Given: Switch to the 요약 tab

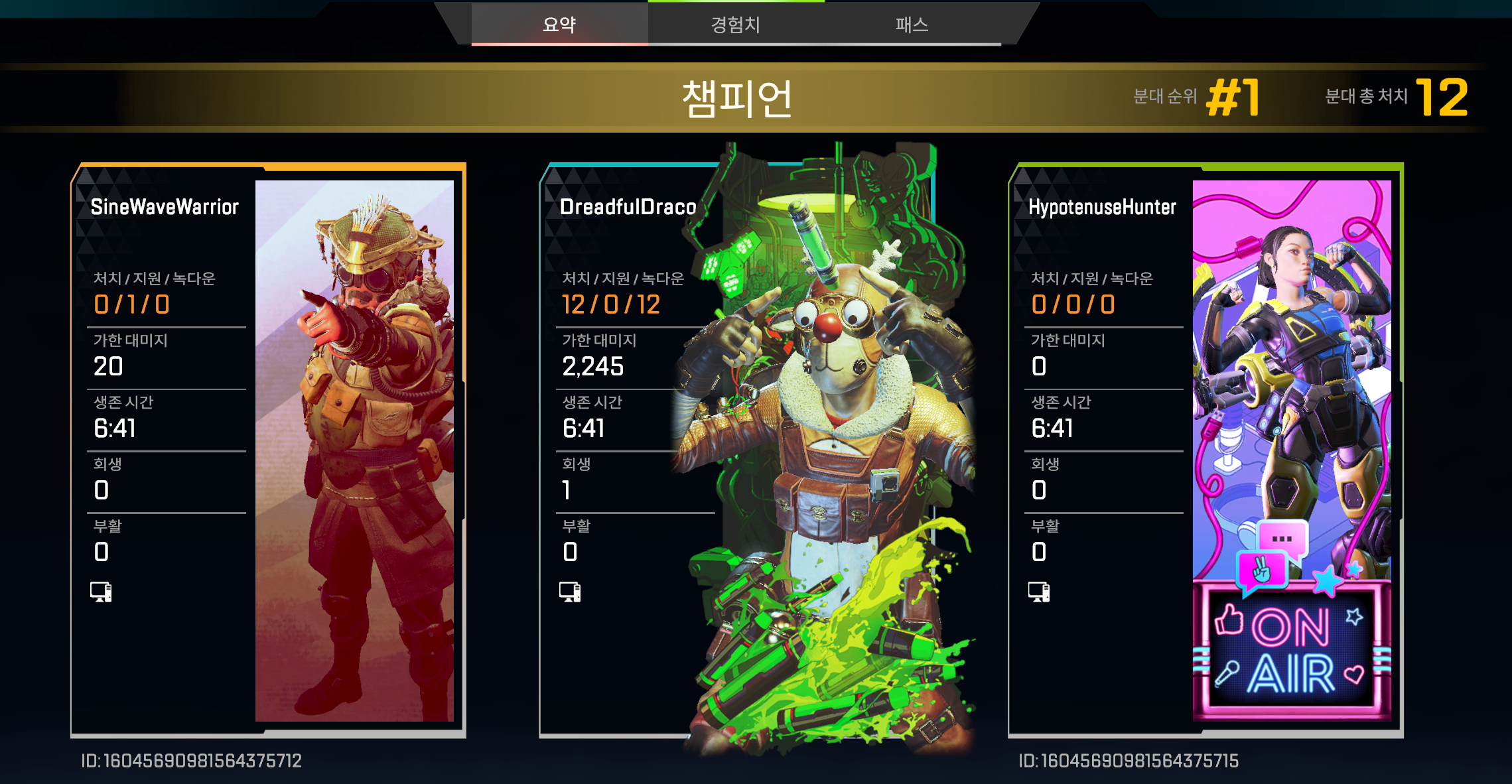Looking at the screenshot, I should (559, 25).
